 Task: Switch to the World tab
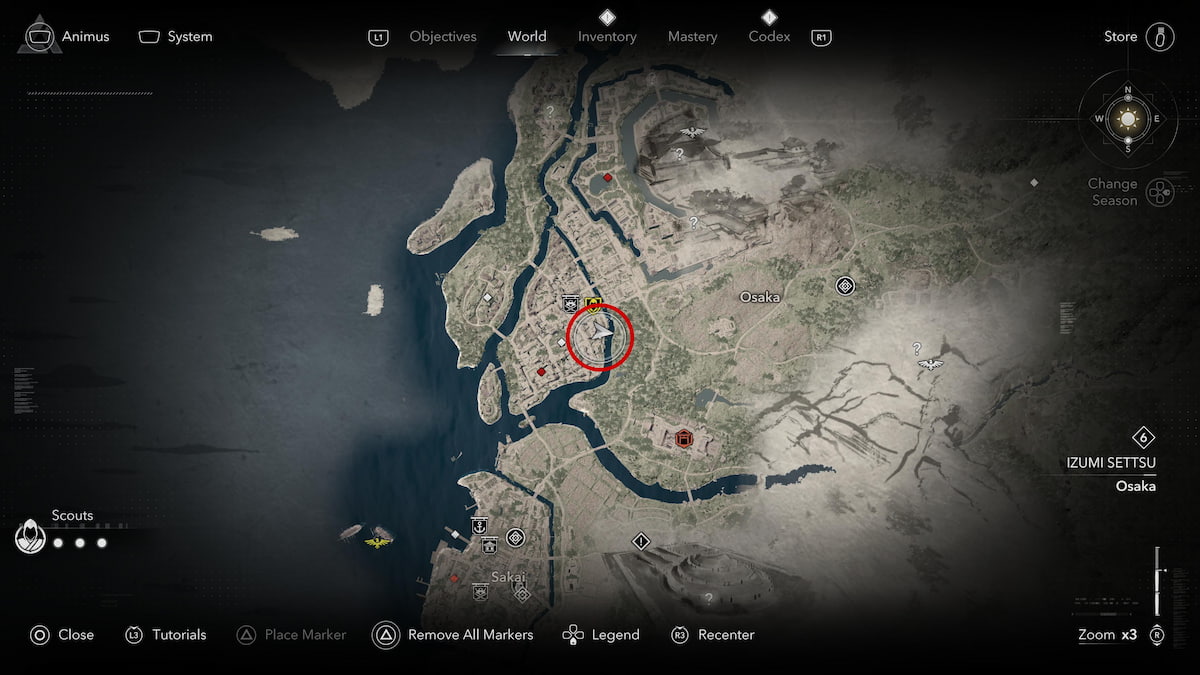pos(526,37)
